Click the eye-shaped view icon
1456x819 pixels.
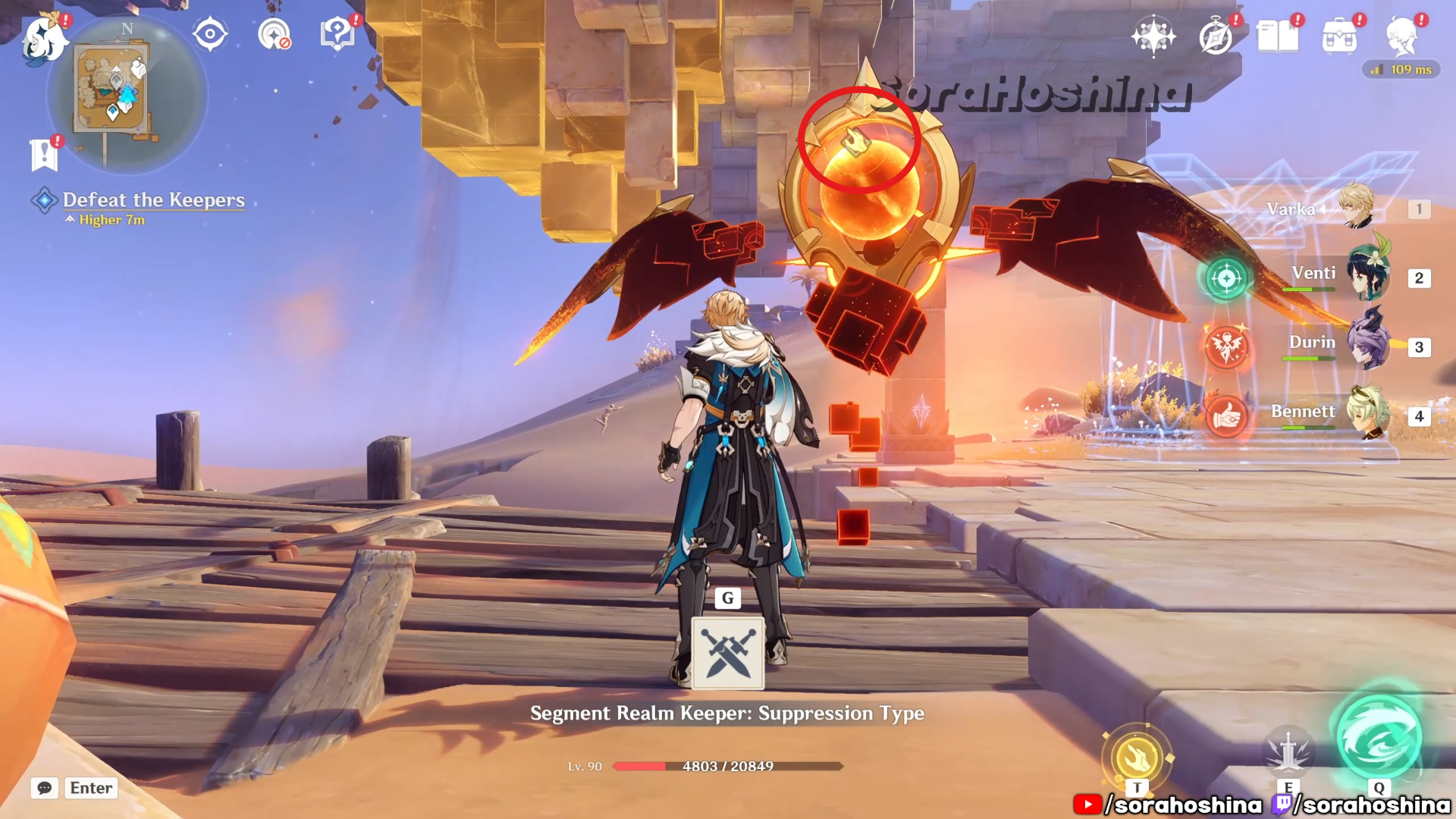pos(210,35)
